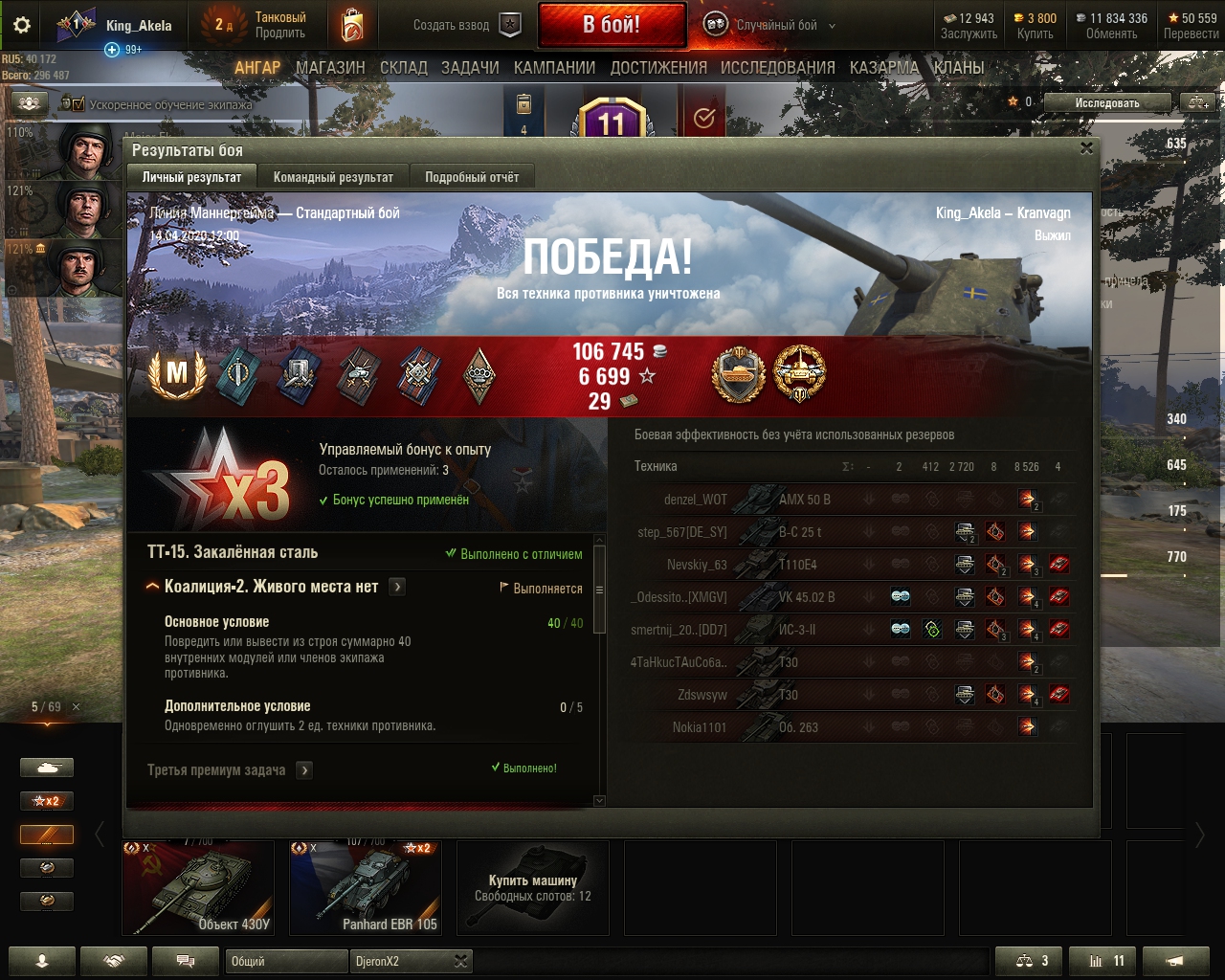The width and height of the screenshot is (1225, 980).
Task: Collapse the Коалиция-2 mission details
Action: tap(152, 587)
